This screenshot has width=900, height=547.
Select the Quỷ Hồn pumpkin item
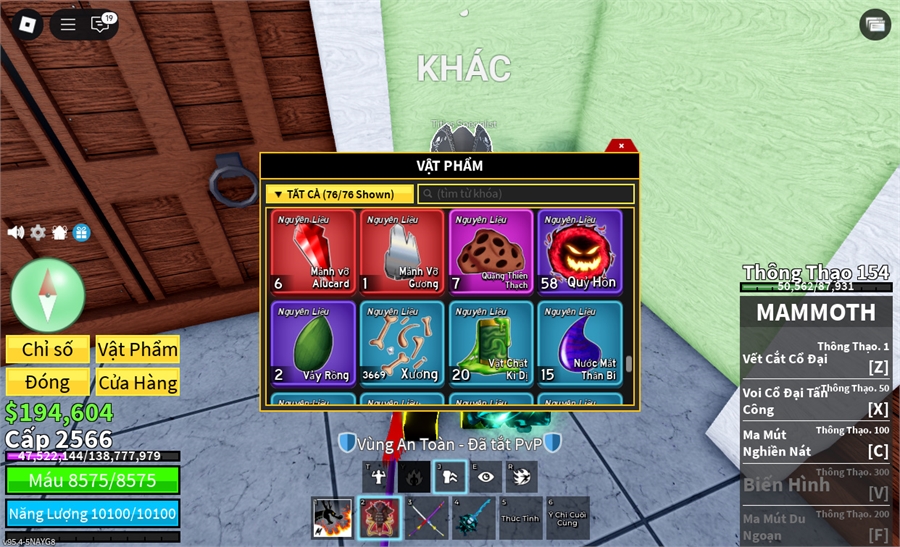580,251
